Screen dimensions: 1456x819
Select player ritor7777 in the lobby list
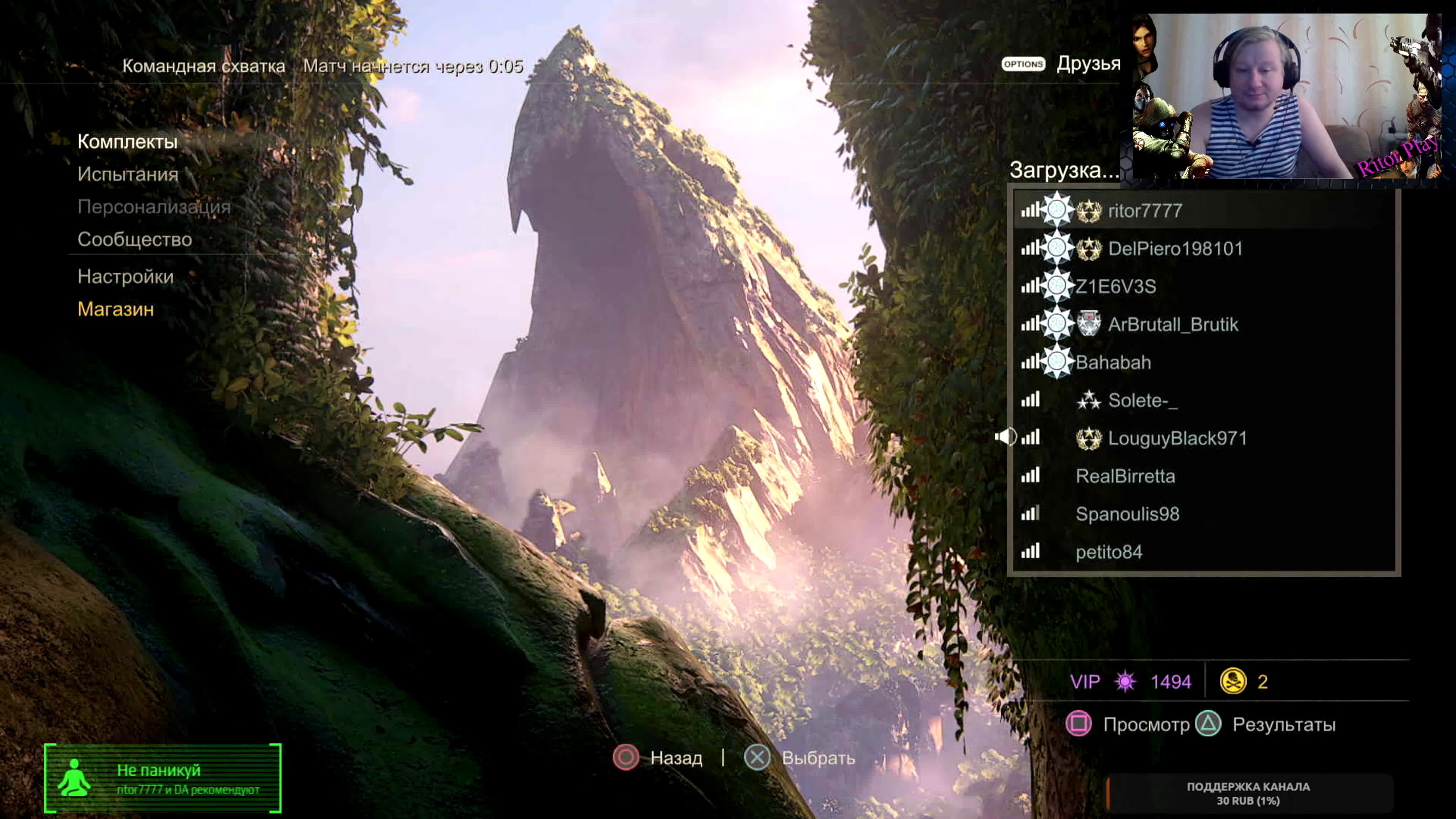pos(1145,211)
